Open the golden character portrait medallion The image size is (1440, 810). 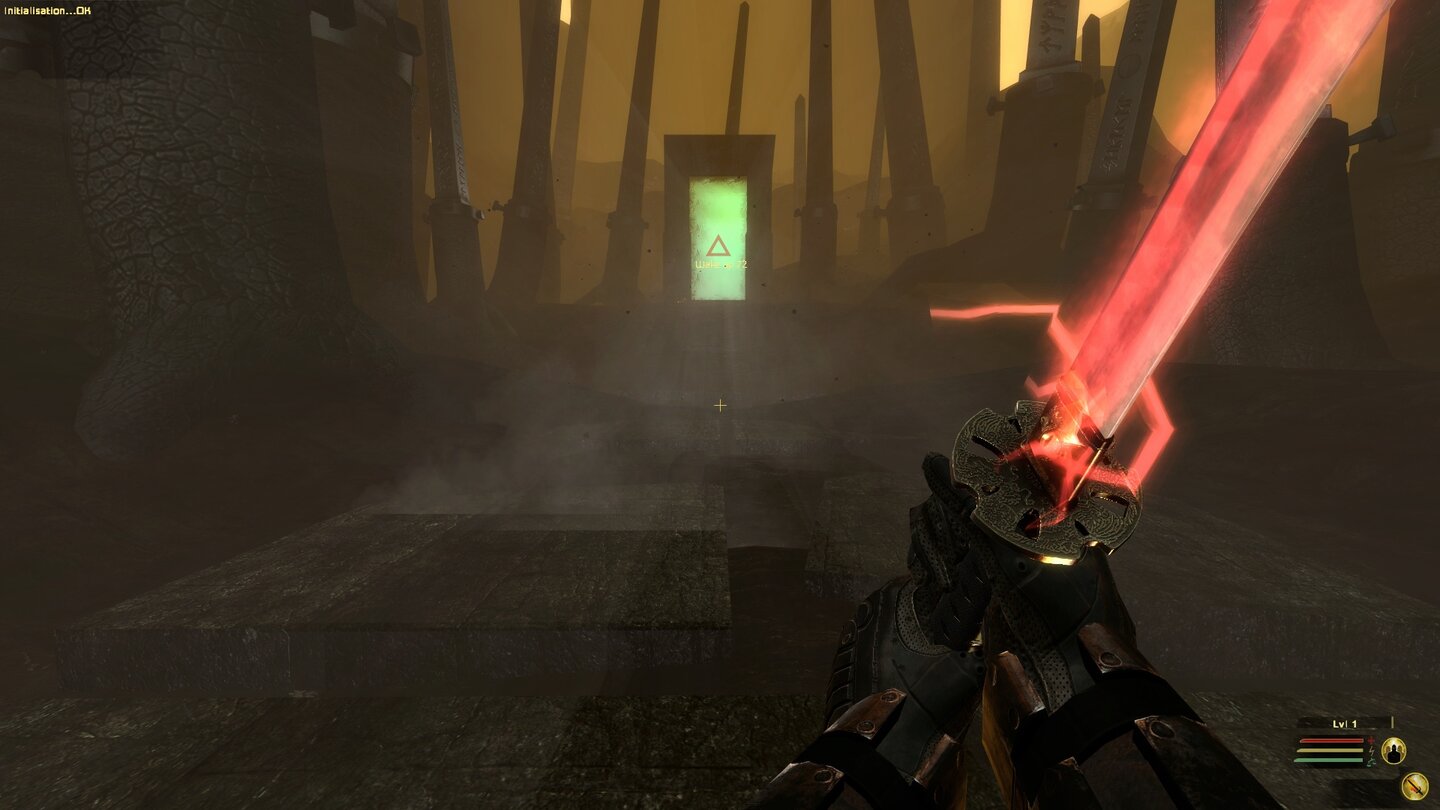tap(1394, 751)
